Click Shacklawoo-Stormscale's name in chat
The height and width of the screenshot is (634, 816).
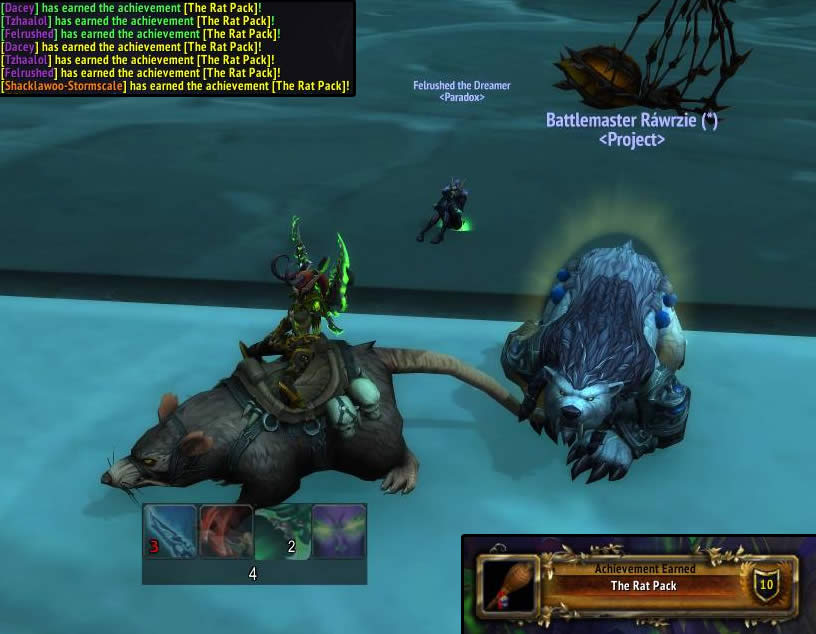pos(64,87)
